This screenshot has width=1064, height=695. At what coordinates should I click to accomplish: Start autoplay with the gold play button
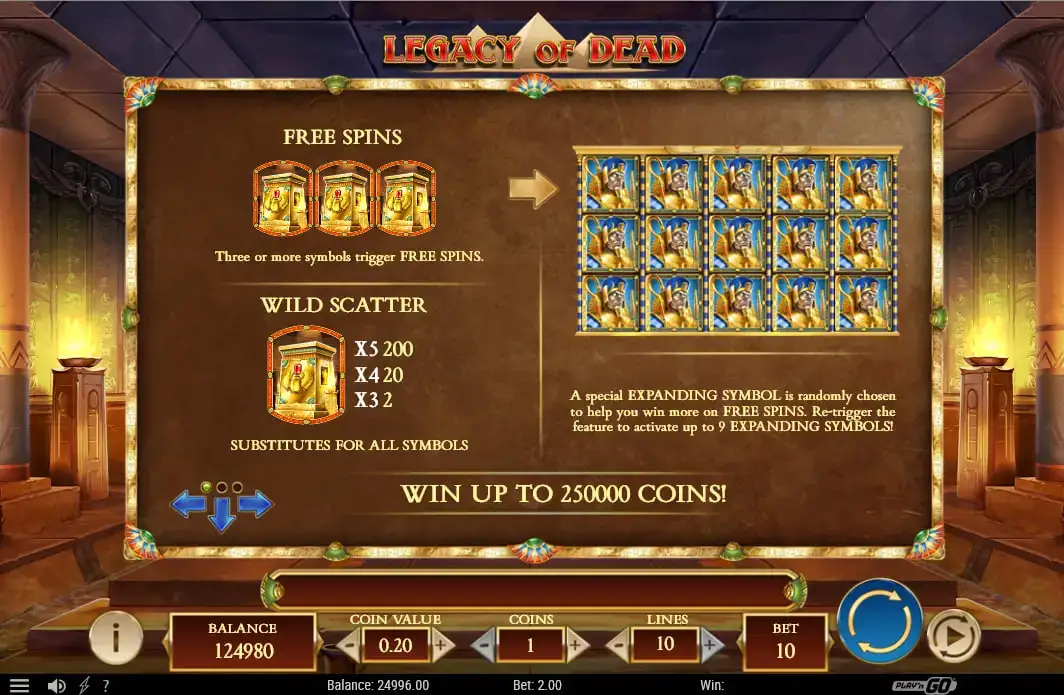coord(952,636)
